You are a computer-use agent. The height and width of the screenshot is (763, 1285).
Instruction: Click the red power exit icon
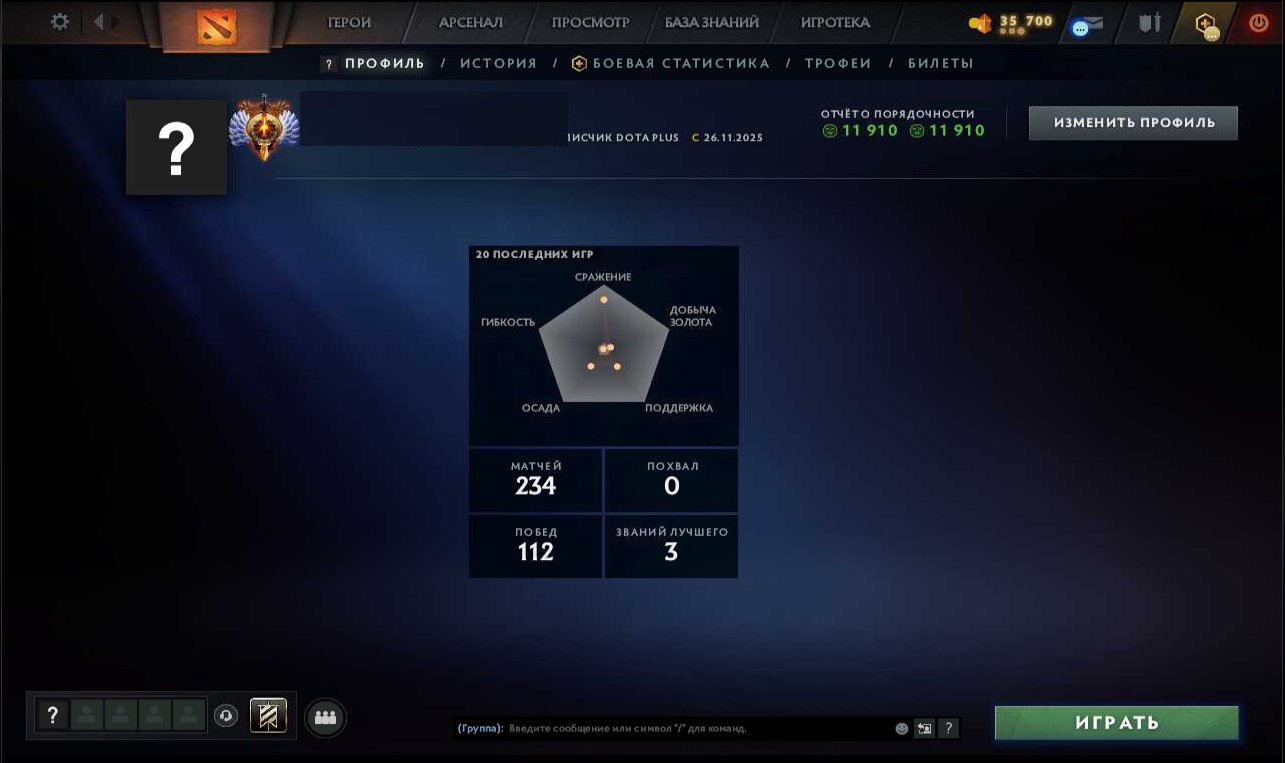1258,21
